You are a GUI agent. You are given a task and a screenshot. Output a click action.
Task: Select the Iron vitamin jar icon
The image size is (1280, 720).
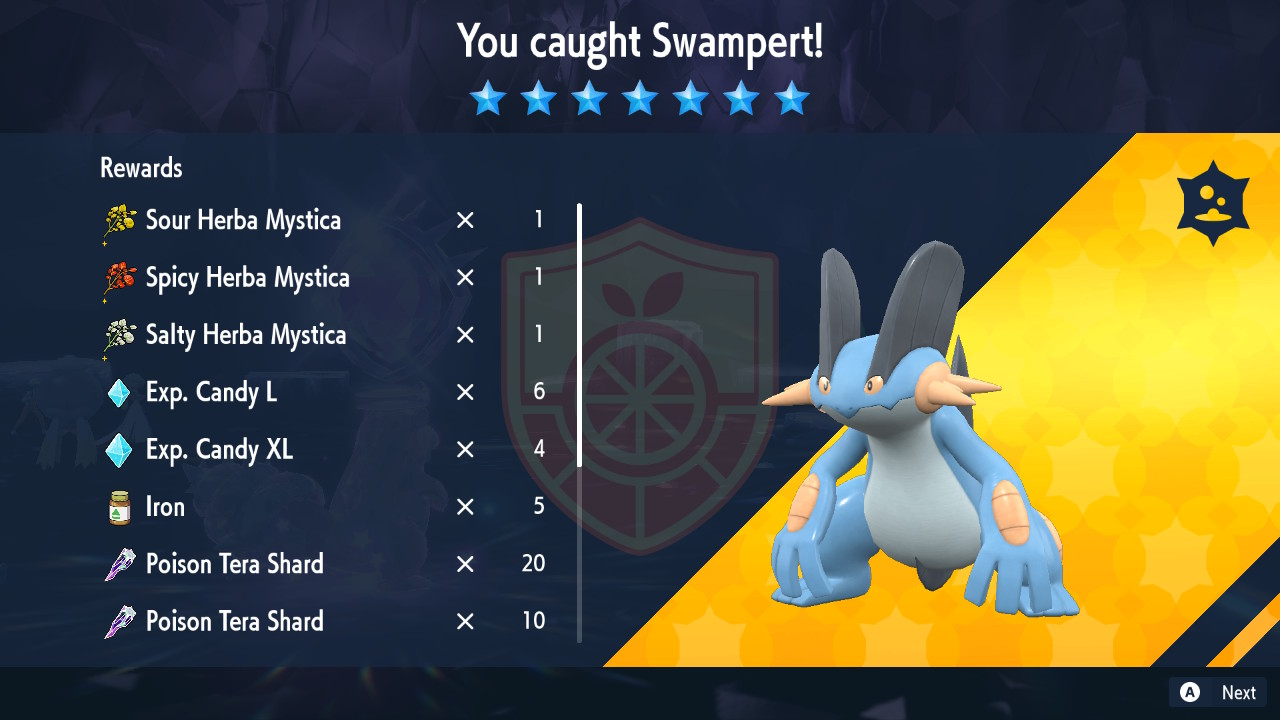tap(119, 506)
